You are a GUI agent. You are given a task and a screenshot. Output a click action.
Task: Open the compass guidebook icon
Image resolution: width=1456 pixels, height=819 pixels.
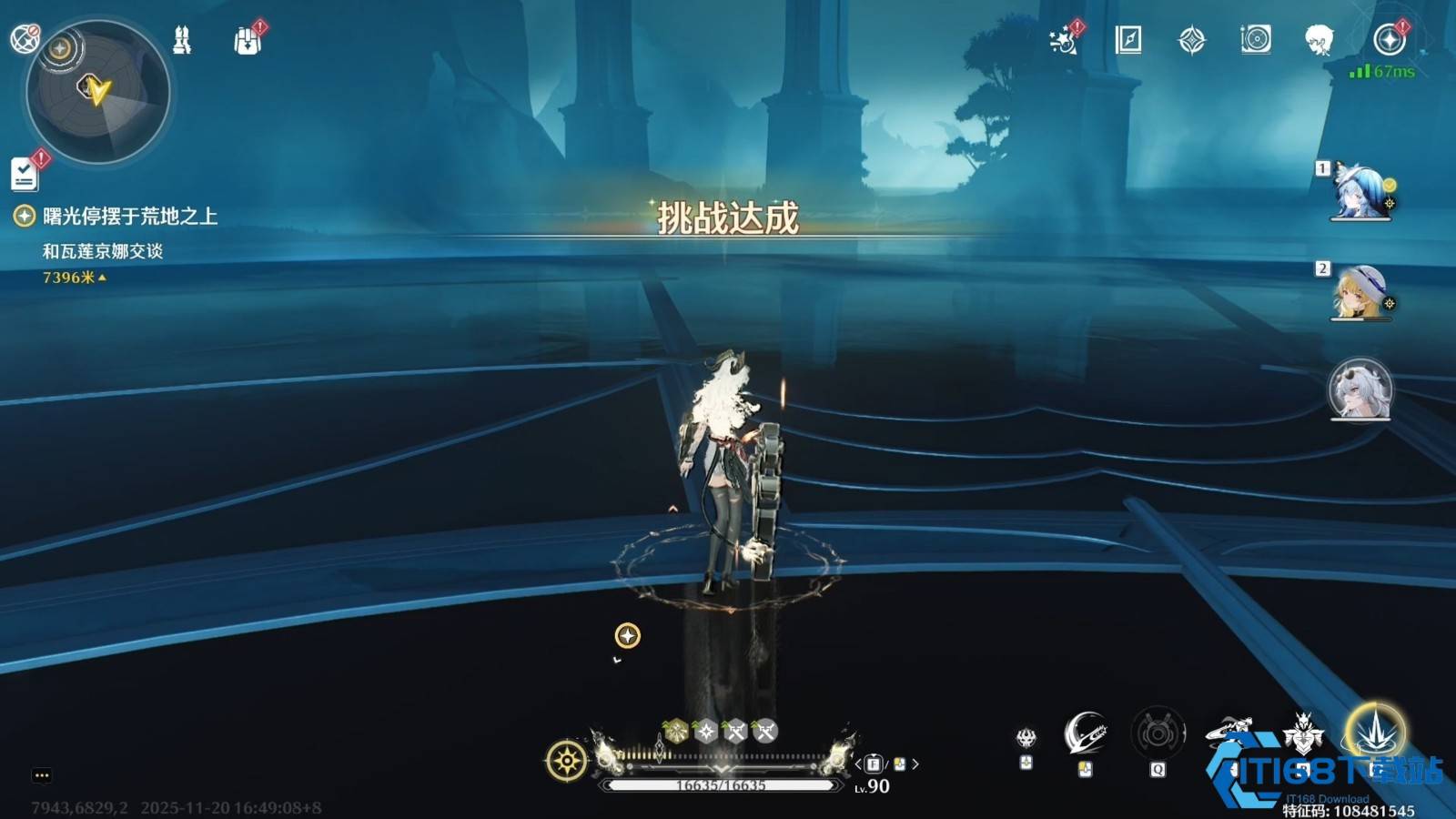tap(1127, 40)
